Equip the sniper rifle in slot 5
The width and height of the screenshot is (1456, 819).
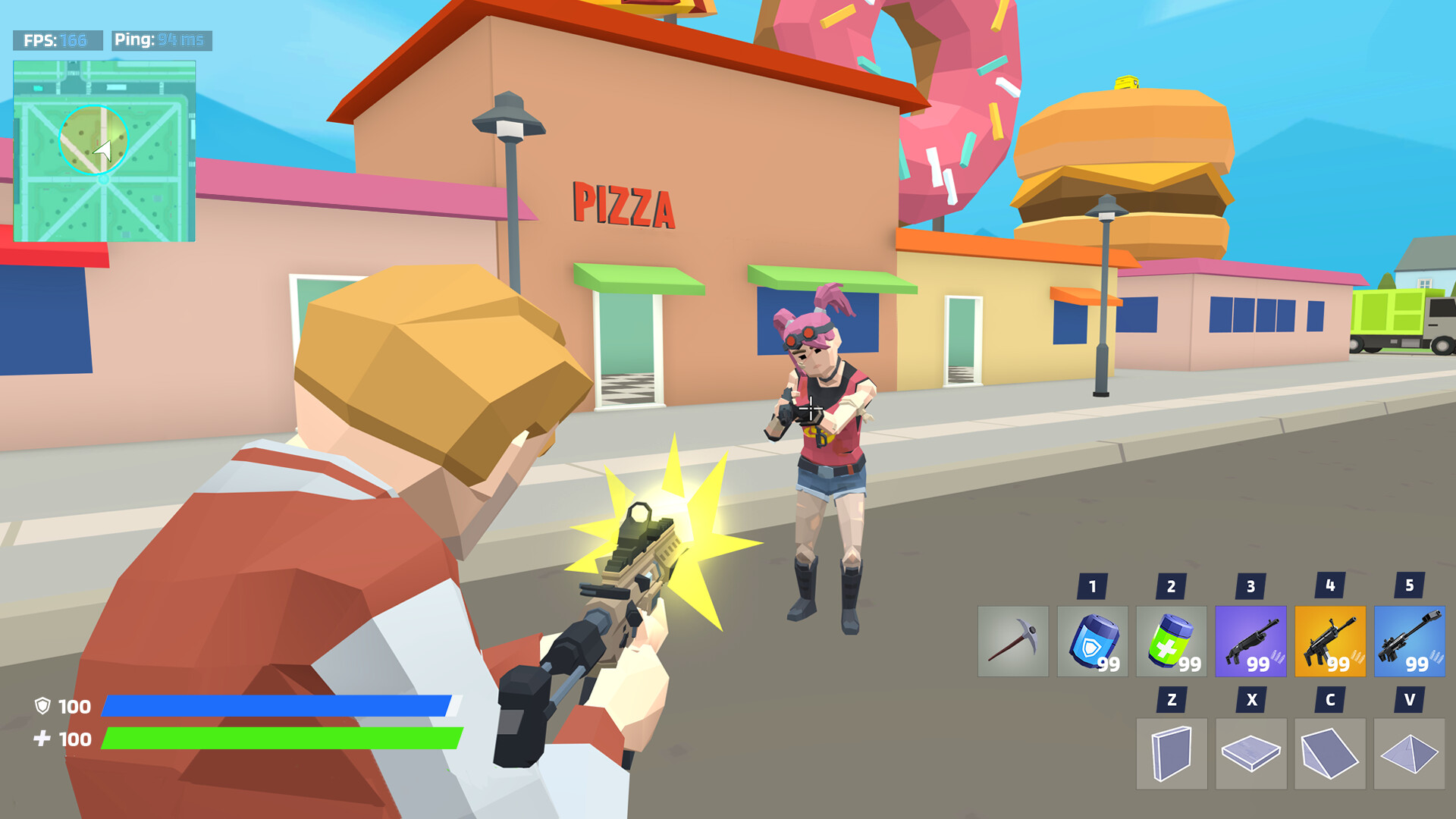[x=1410, y=642]
